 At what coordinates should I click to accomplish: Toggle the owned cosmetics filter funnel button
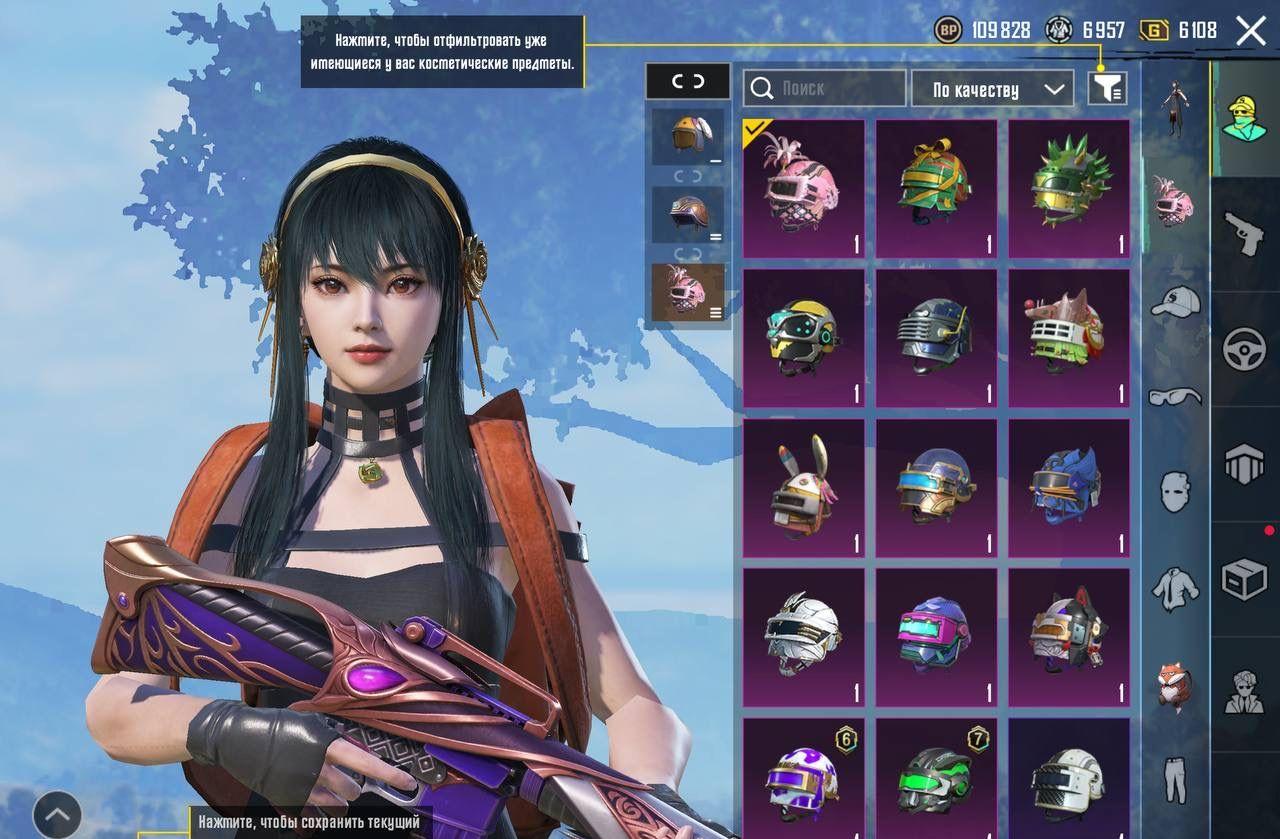click(1107, 89)
